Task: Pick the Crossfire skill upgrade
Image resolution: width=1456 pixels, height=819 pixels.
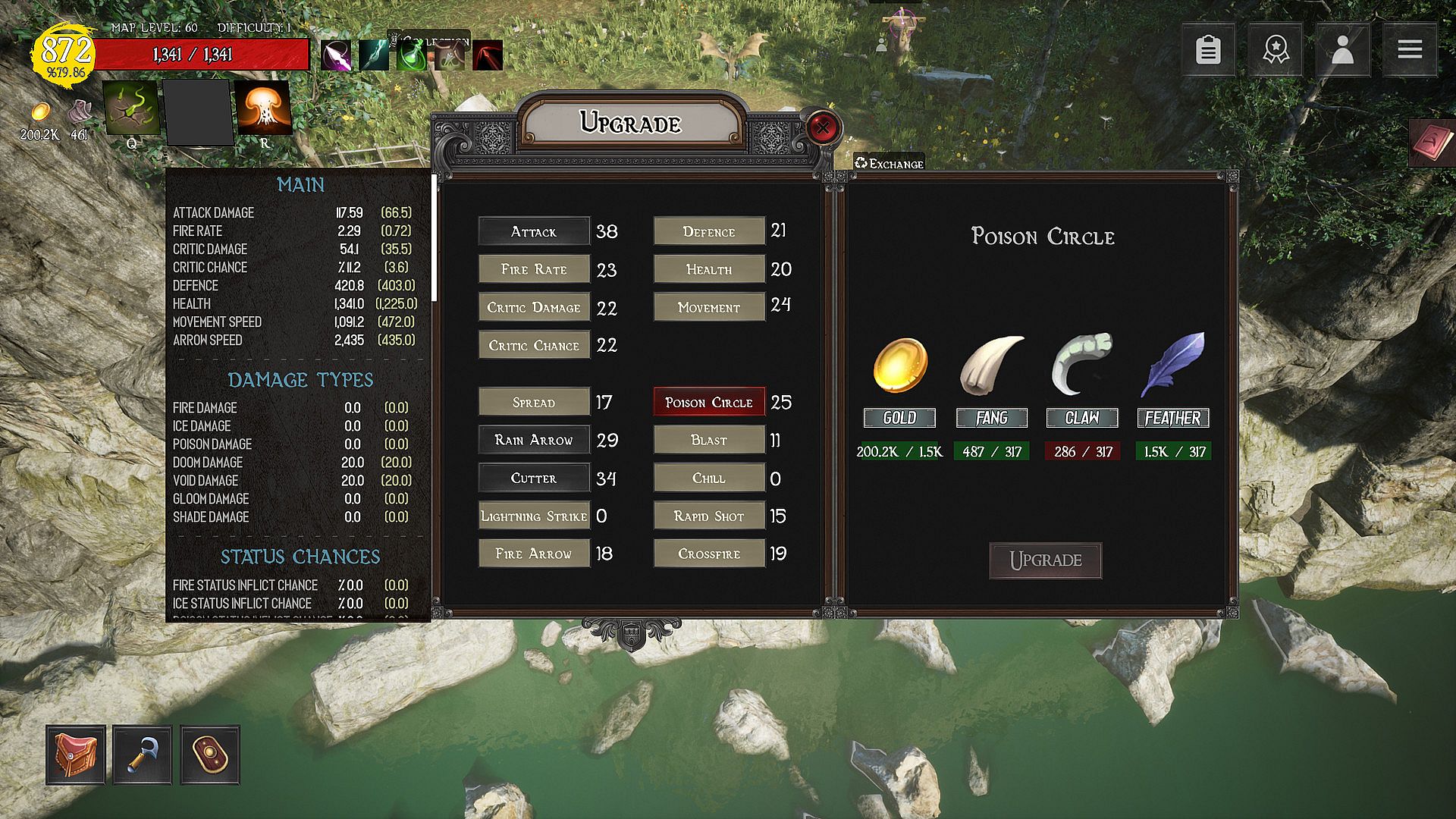Action: click(x=709, y=554)
